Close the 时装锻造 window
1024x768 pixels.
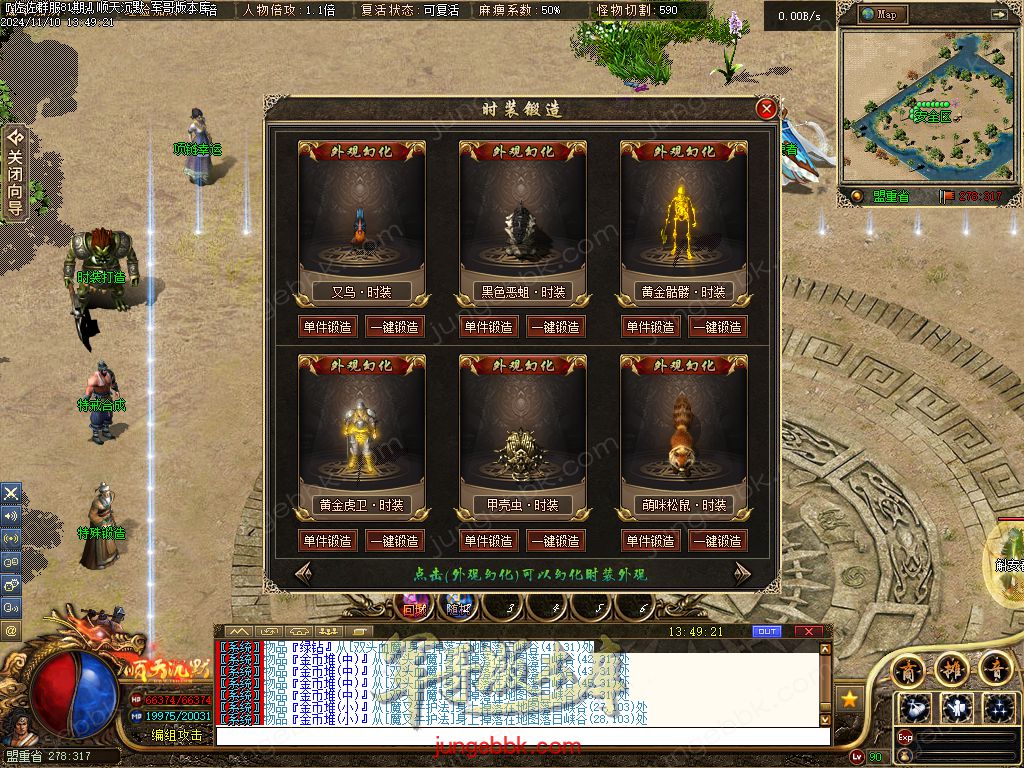coord(767,109)
